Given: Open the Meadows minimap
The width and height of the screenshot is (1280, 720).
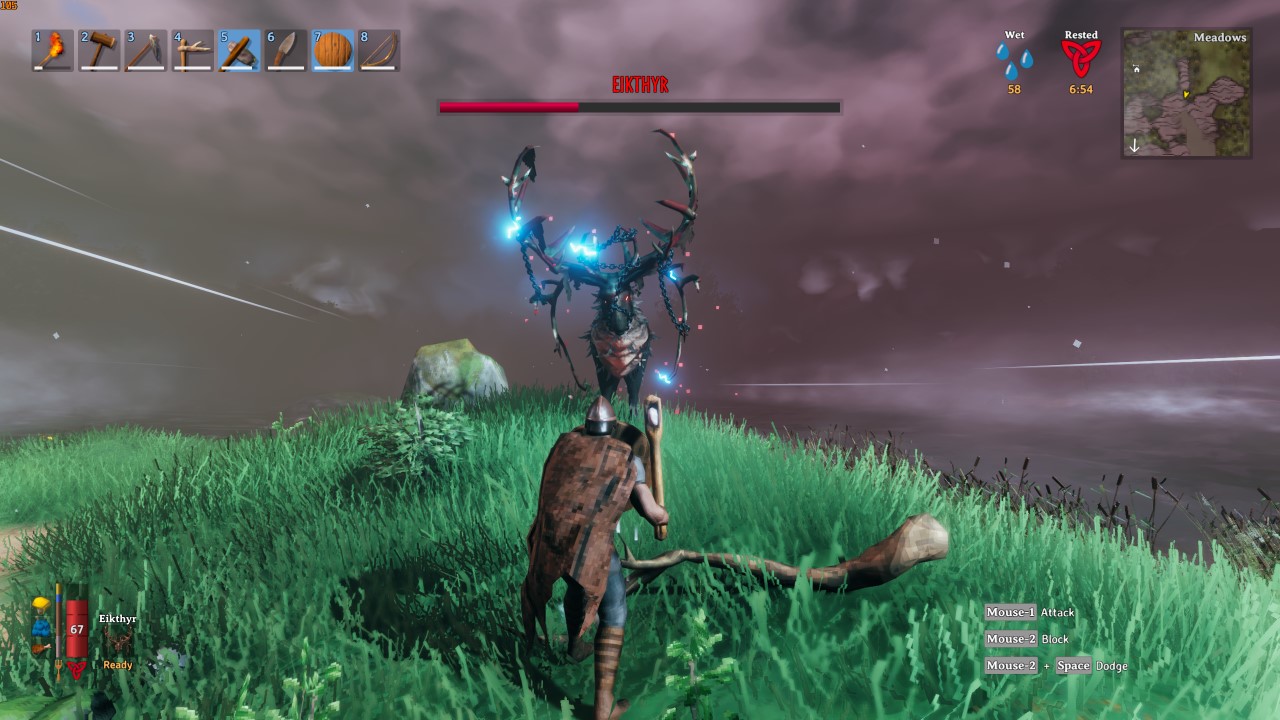Looking at the screenshot, I should (x=1186, y=93).
